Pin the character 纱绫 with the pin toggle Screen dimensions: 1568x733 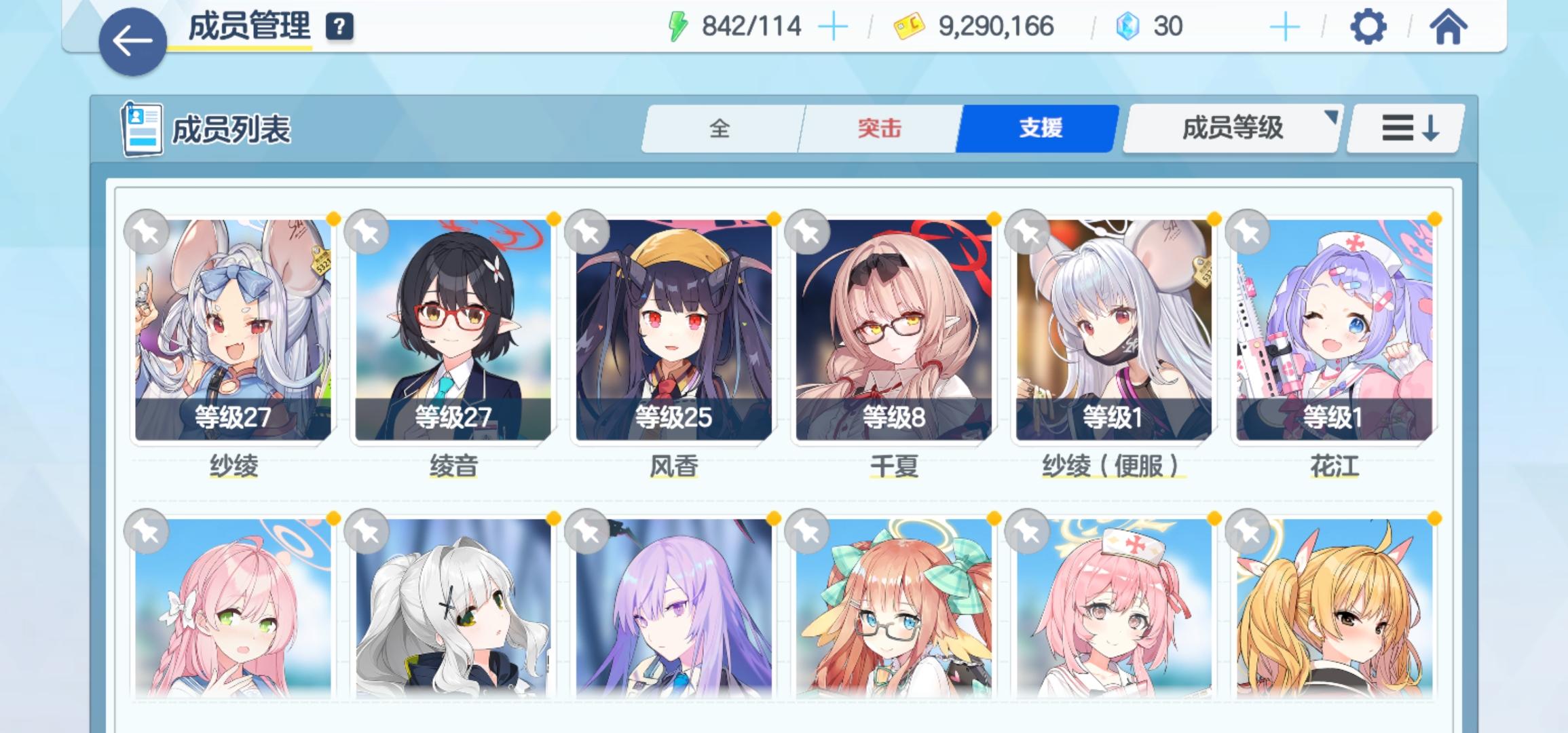pyautogui.click(x=147, y=231)
